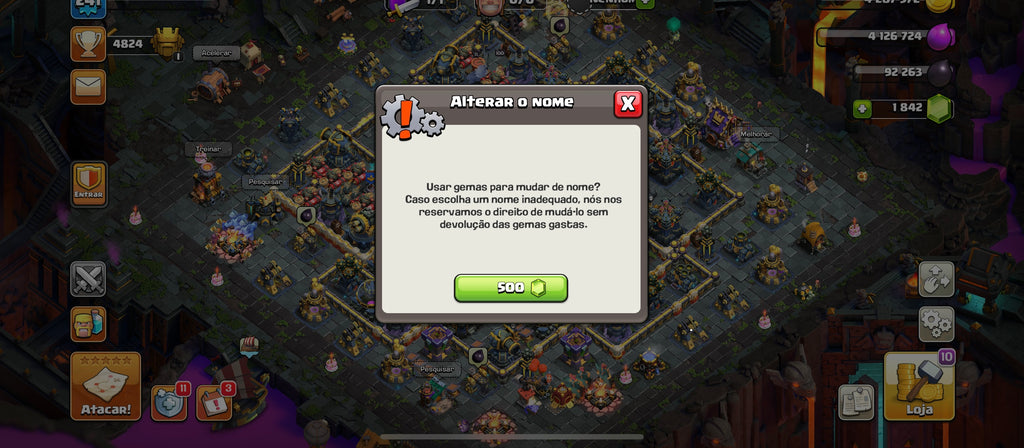Open the mail inbox icon

point(88,87)
